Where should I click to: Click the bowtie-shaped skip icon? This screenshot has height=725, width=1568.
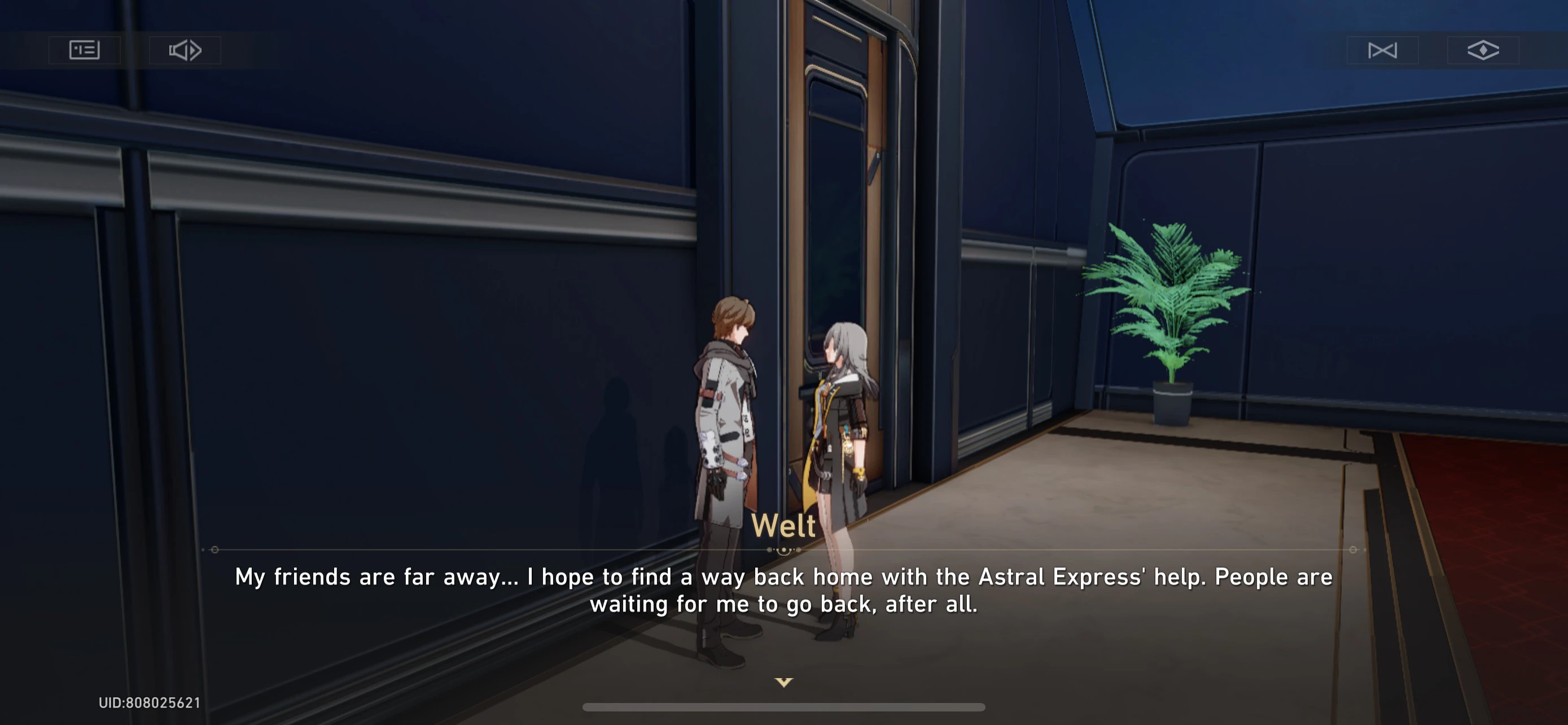pos(1383,50)
